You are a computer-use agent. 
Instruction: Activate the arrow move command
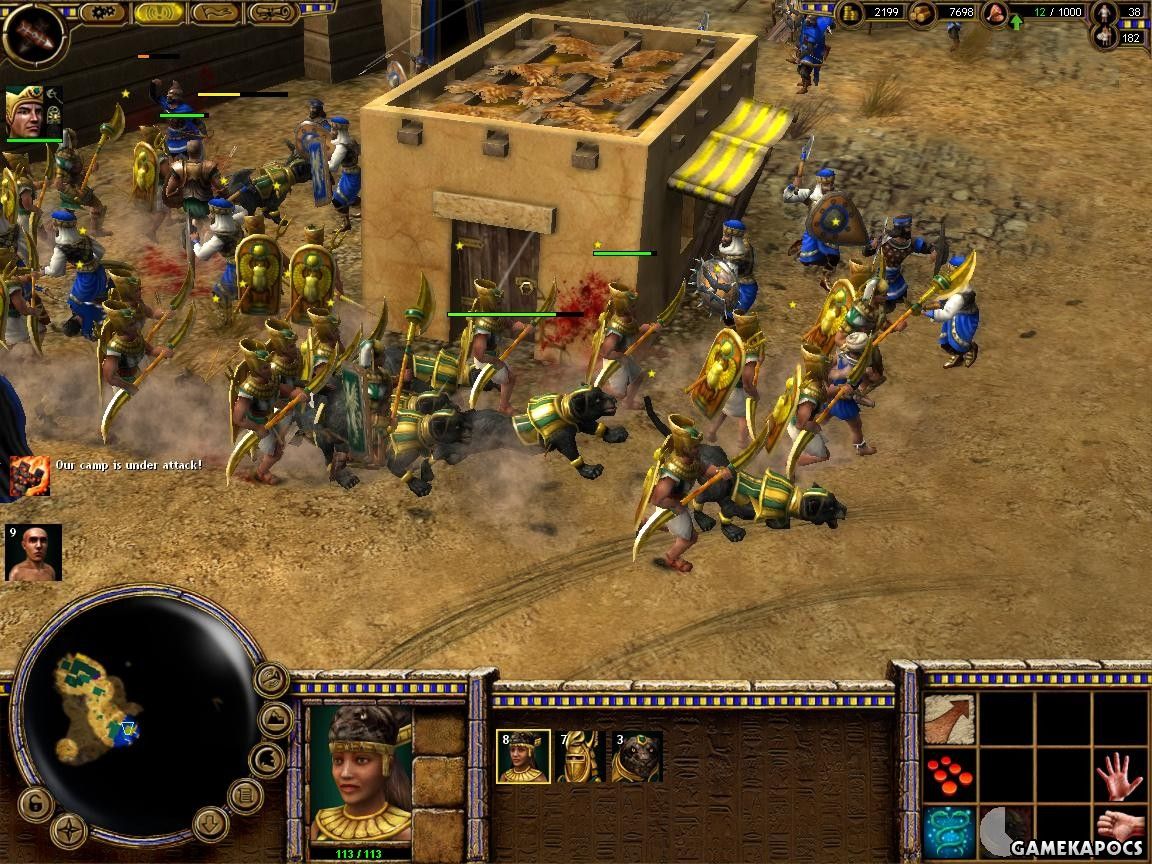[948, 720]
